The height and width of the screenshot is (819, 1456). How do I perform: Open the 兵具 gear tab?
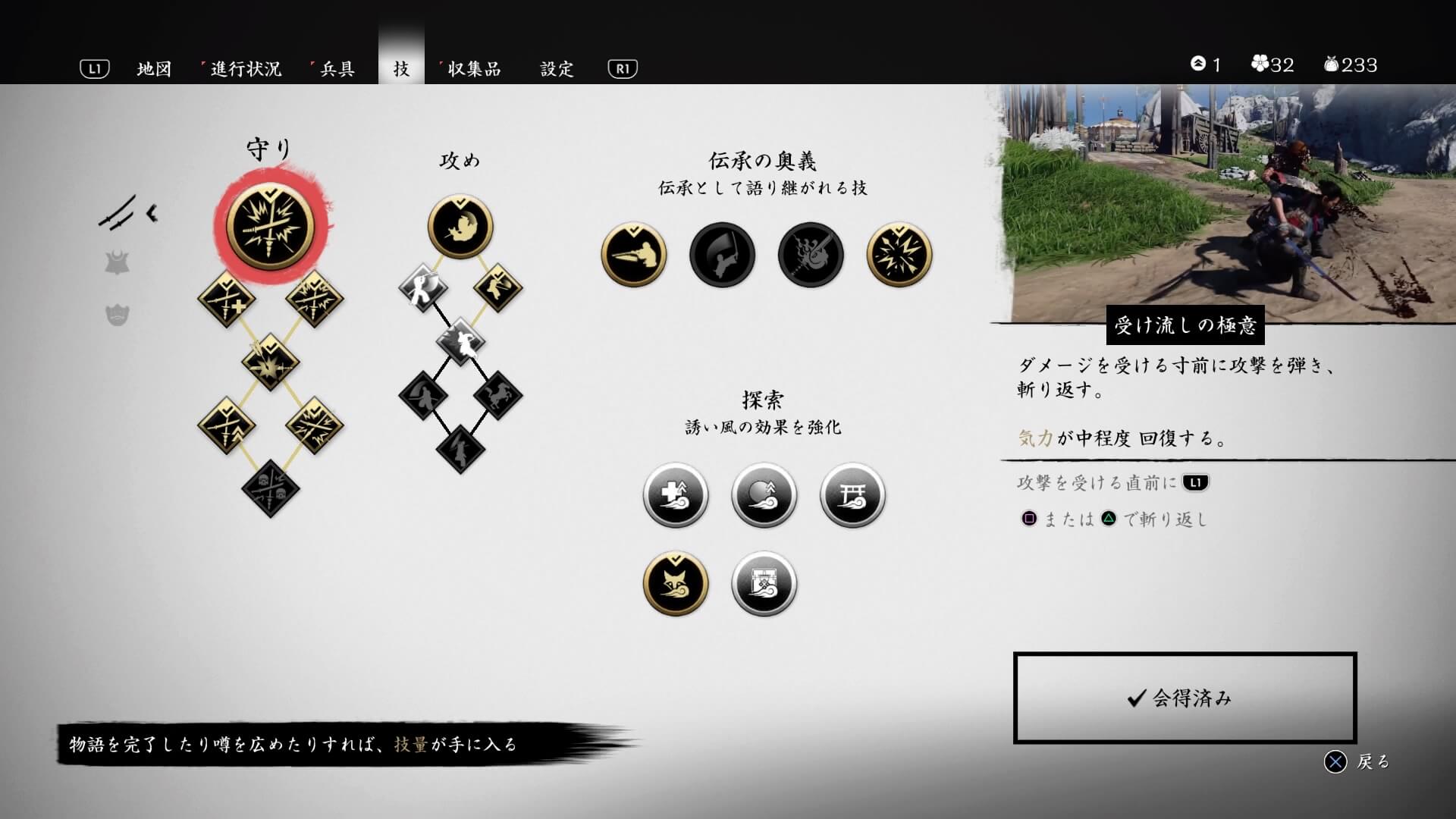(337, 69)
